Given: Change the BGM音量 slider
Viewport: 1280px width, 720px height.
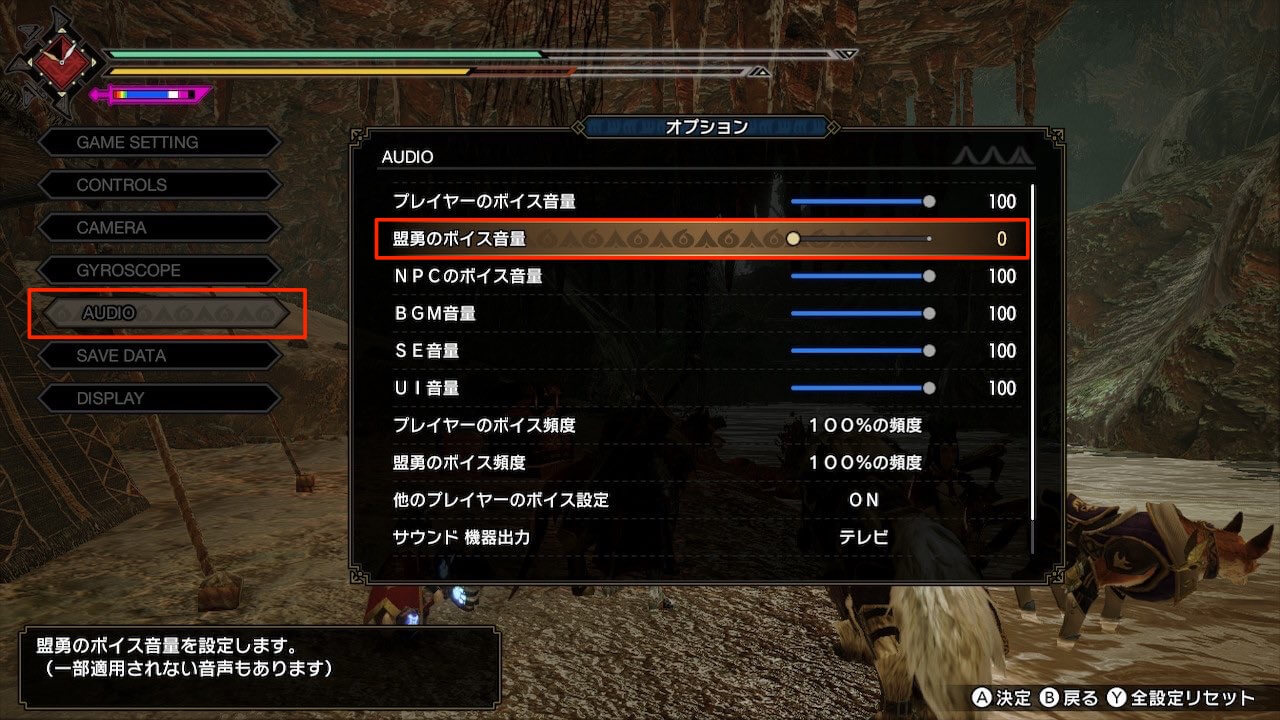Looking at the screenshot, I should click(x=860, y=314).
